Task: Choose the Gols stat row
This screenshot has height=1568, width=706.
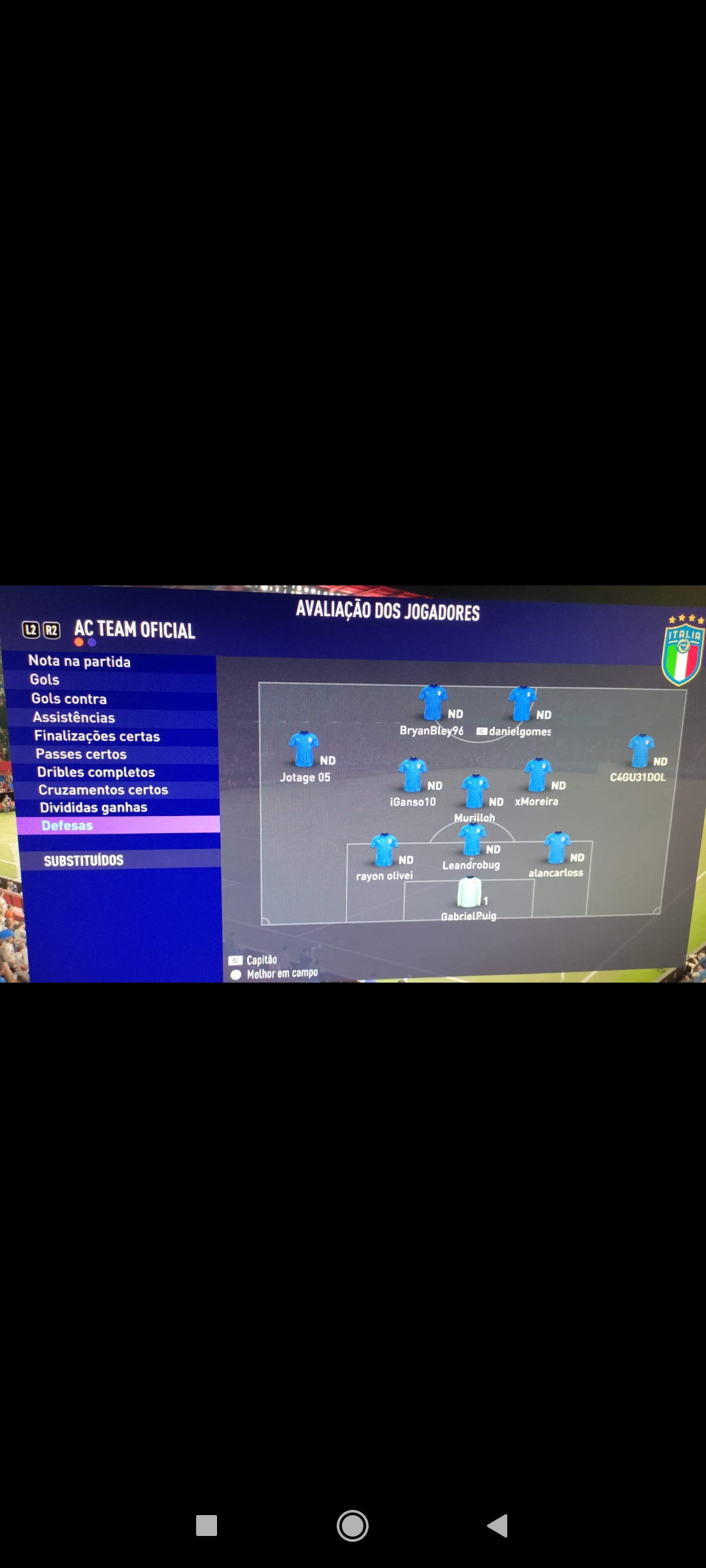Action: pyautogui.click(x=44, y=680)
